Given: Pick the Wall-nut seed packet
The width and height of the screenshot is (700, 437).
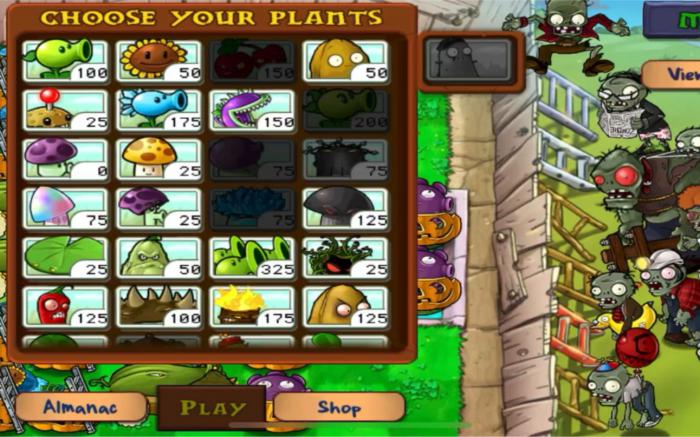Looking at the screenshot, I should pyautogui.click(x=345, y=60).
